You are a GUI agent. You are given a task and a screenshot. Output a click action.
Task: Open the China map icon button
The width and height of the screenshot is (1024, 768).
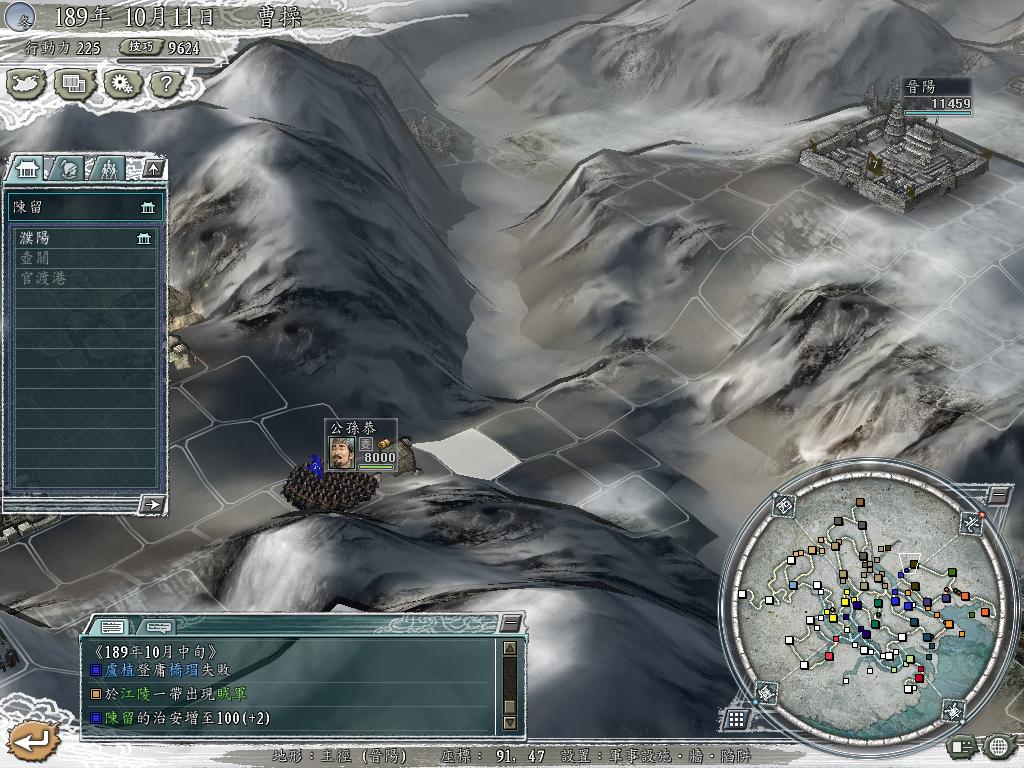coord(27,85)
